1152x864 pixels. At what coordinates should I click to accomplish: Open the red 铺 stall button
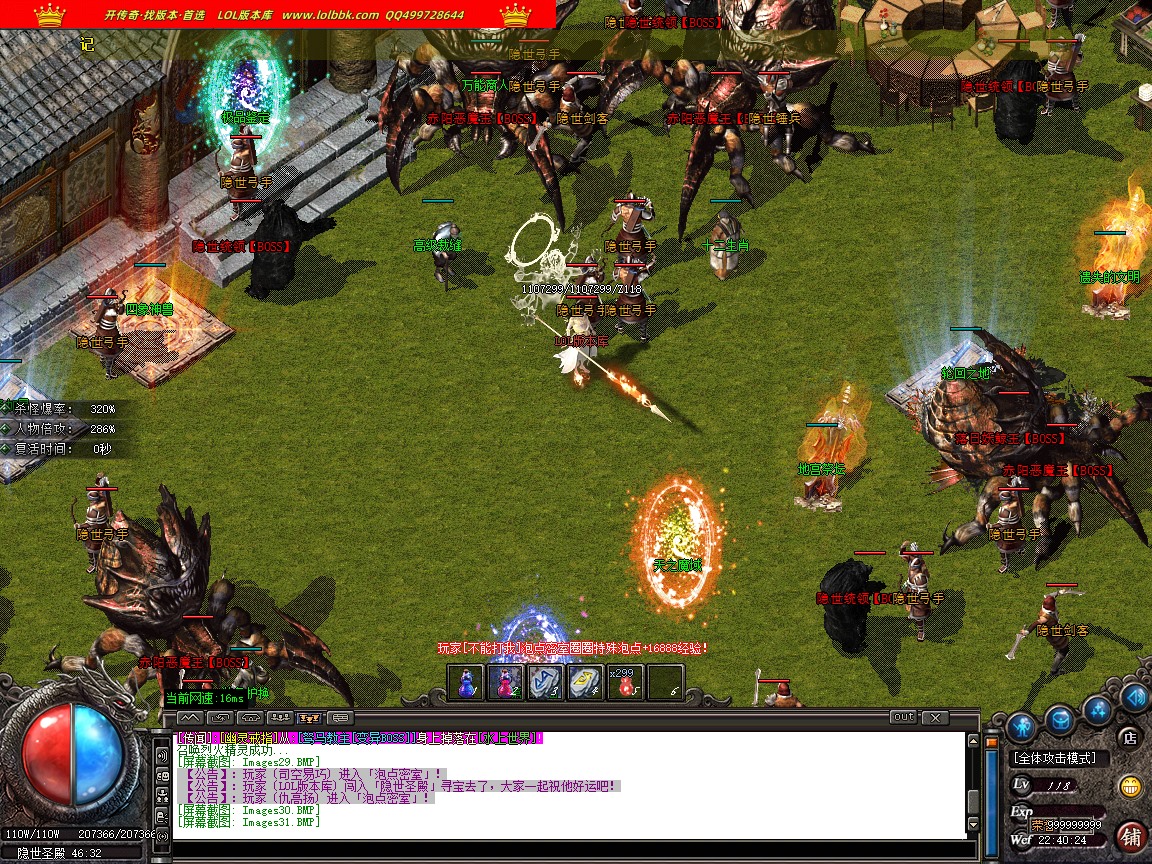point(1132,835)
